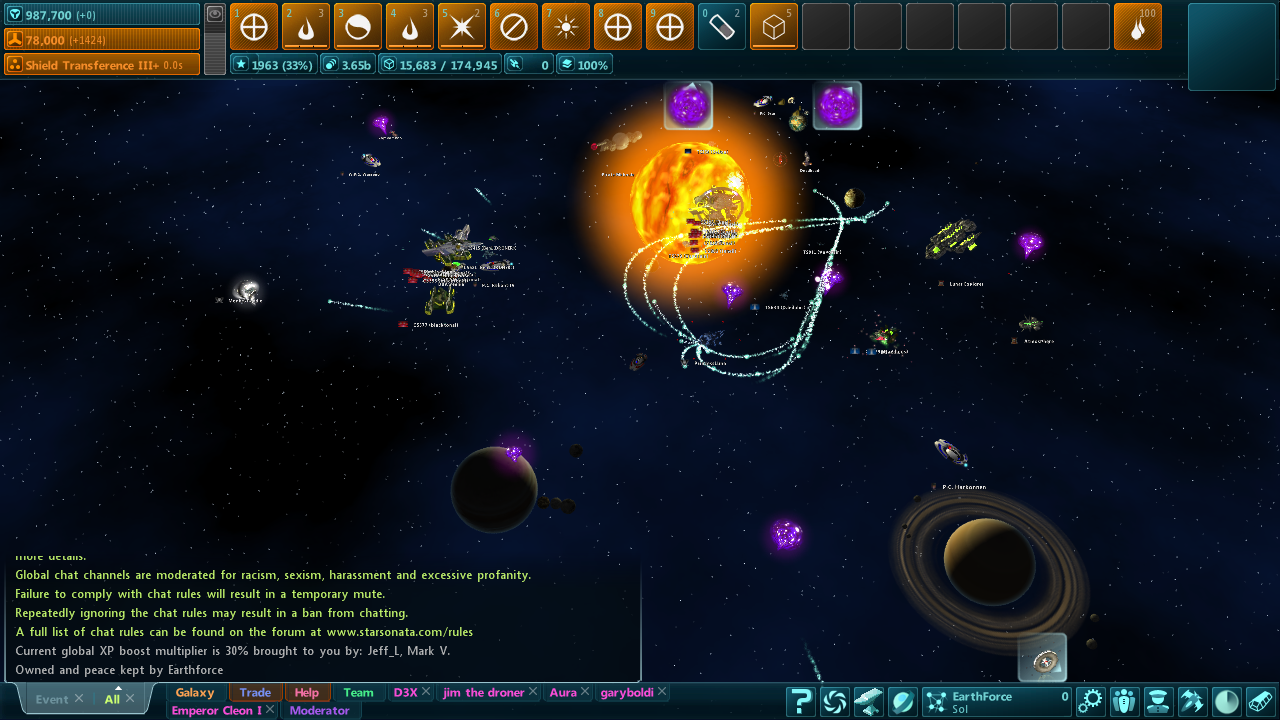Click the radar minimap panel
This screenshot has height=720, width=1280.
point(1231,46)
